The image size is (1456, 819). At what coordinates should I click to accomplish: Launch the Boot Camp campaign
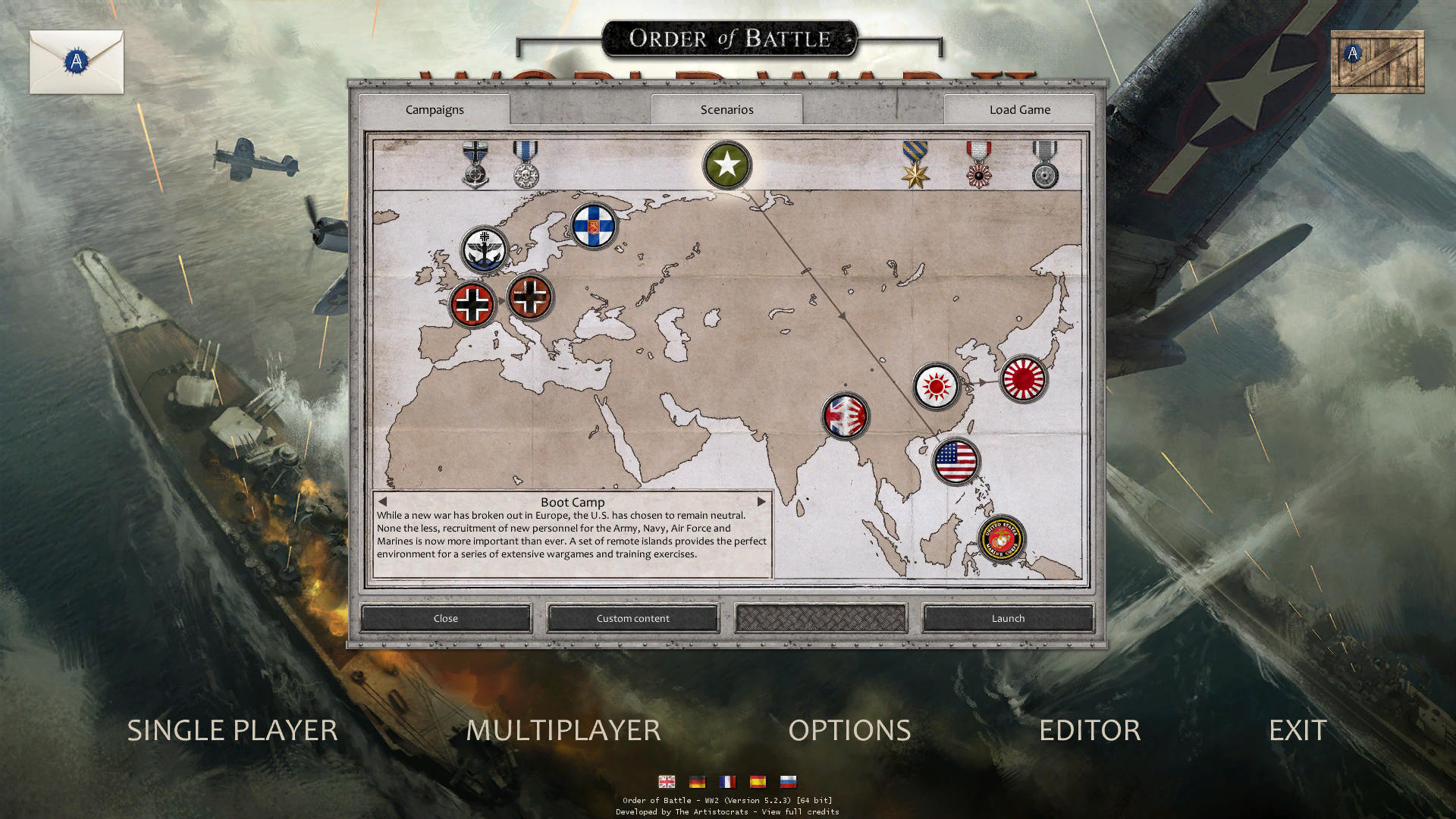pyautogui.click(x=1007, y=618)
